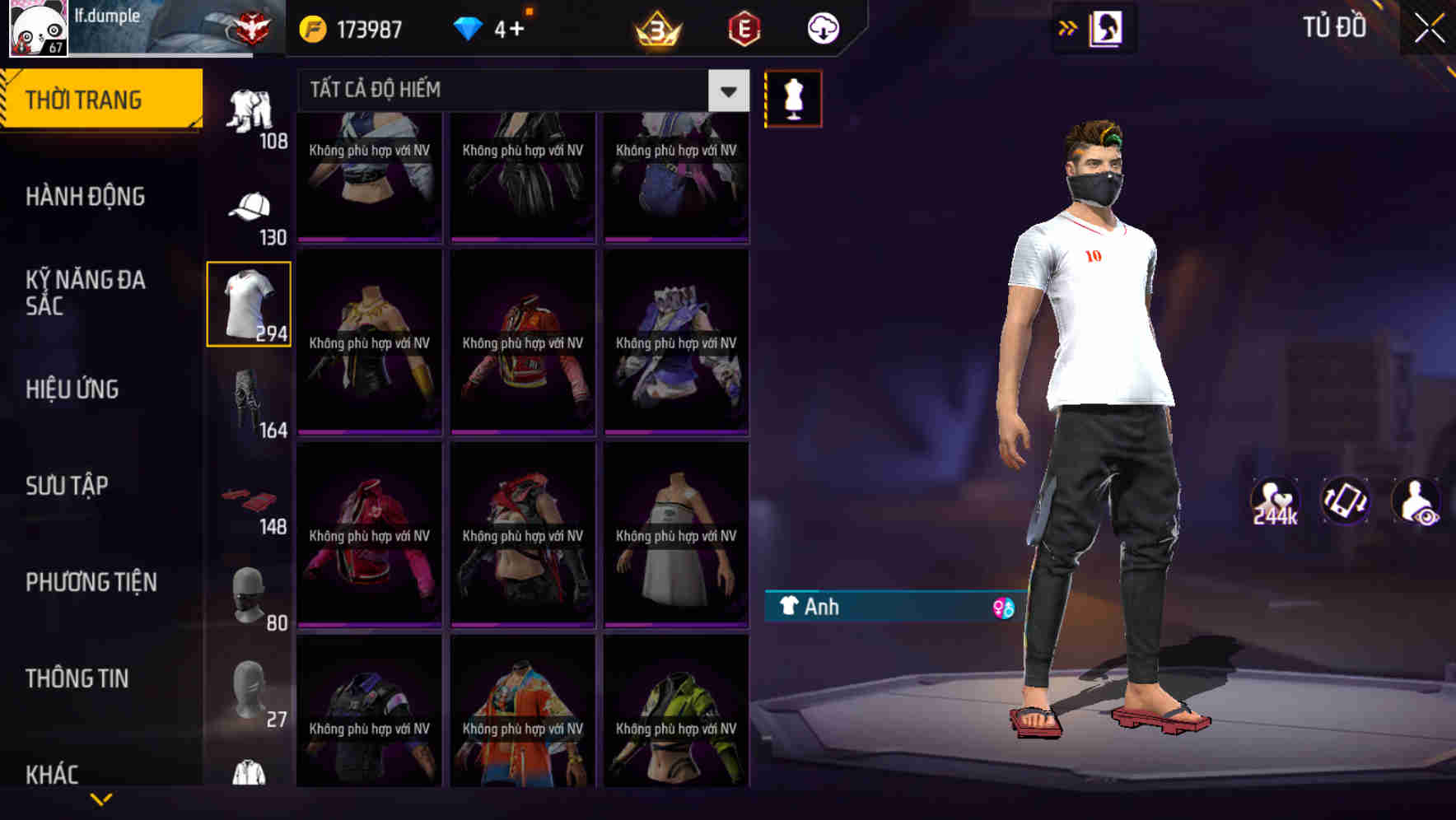The height and width of the screenshot is (820, 1456).
Task: Select the white number 10 shirt thumbnail
Action: click(250, 302)
